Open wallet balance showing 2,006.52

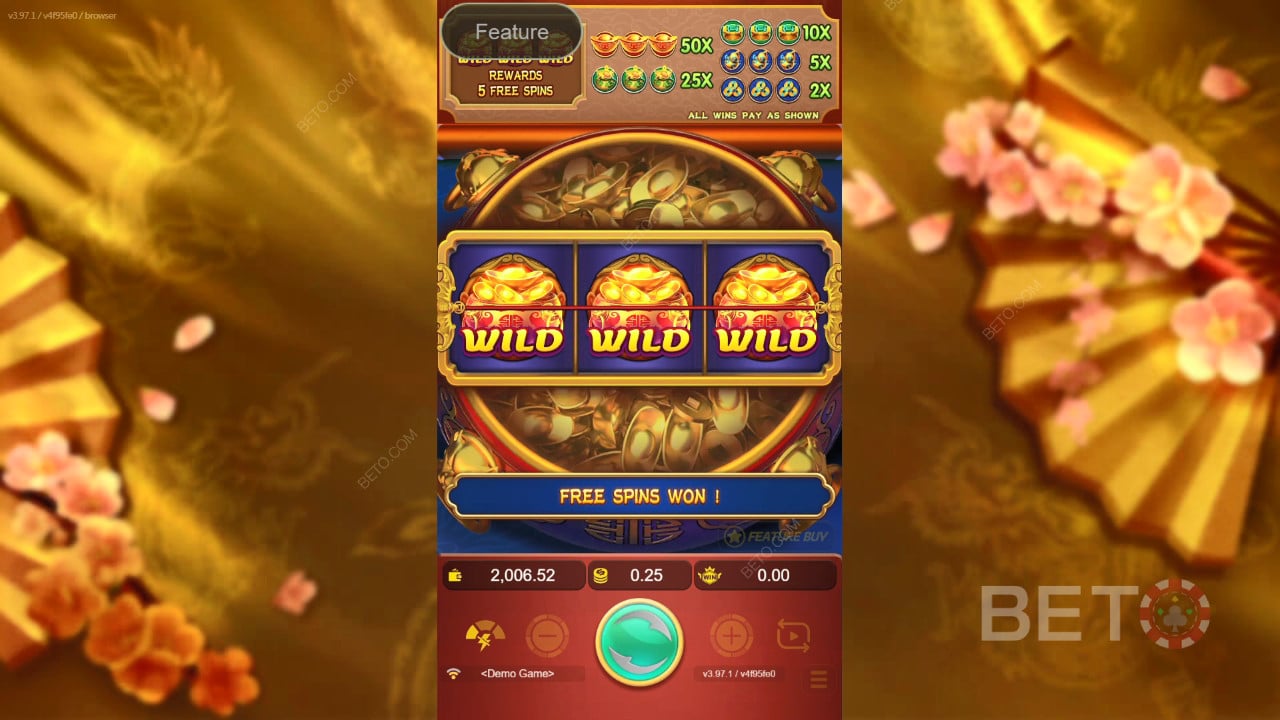[513, 575]
